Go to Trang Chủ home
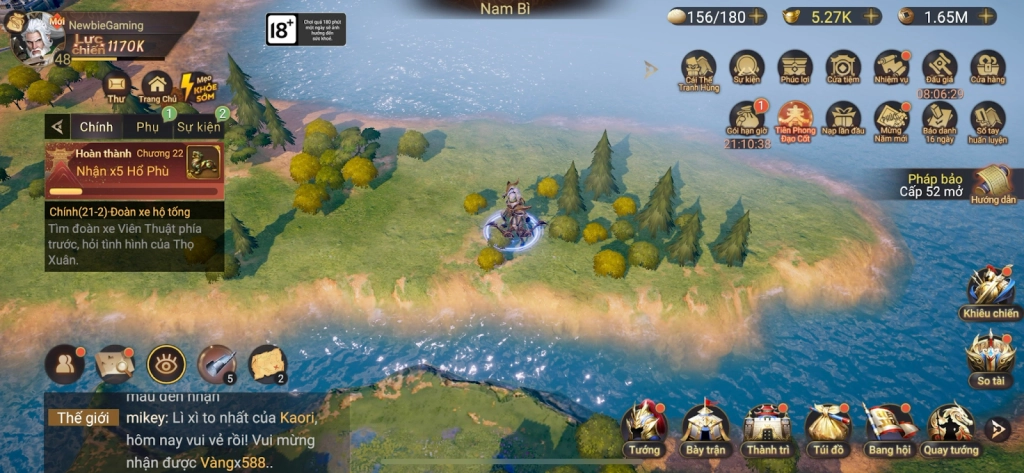Viewport: 1024px width, 473px height. (x=157, y=88)
